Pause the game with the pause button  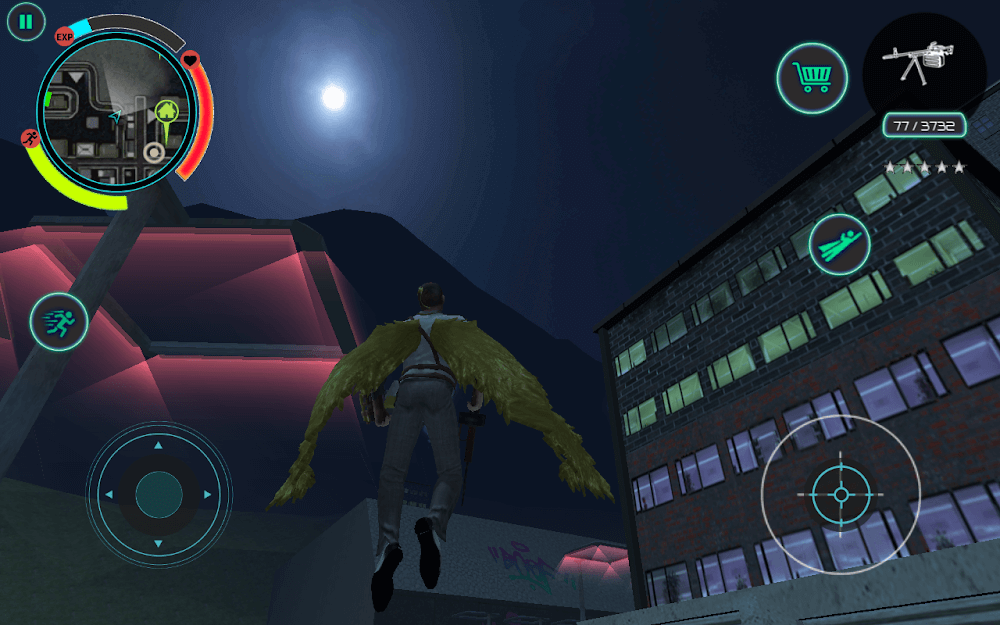coord(26,21)
